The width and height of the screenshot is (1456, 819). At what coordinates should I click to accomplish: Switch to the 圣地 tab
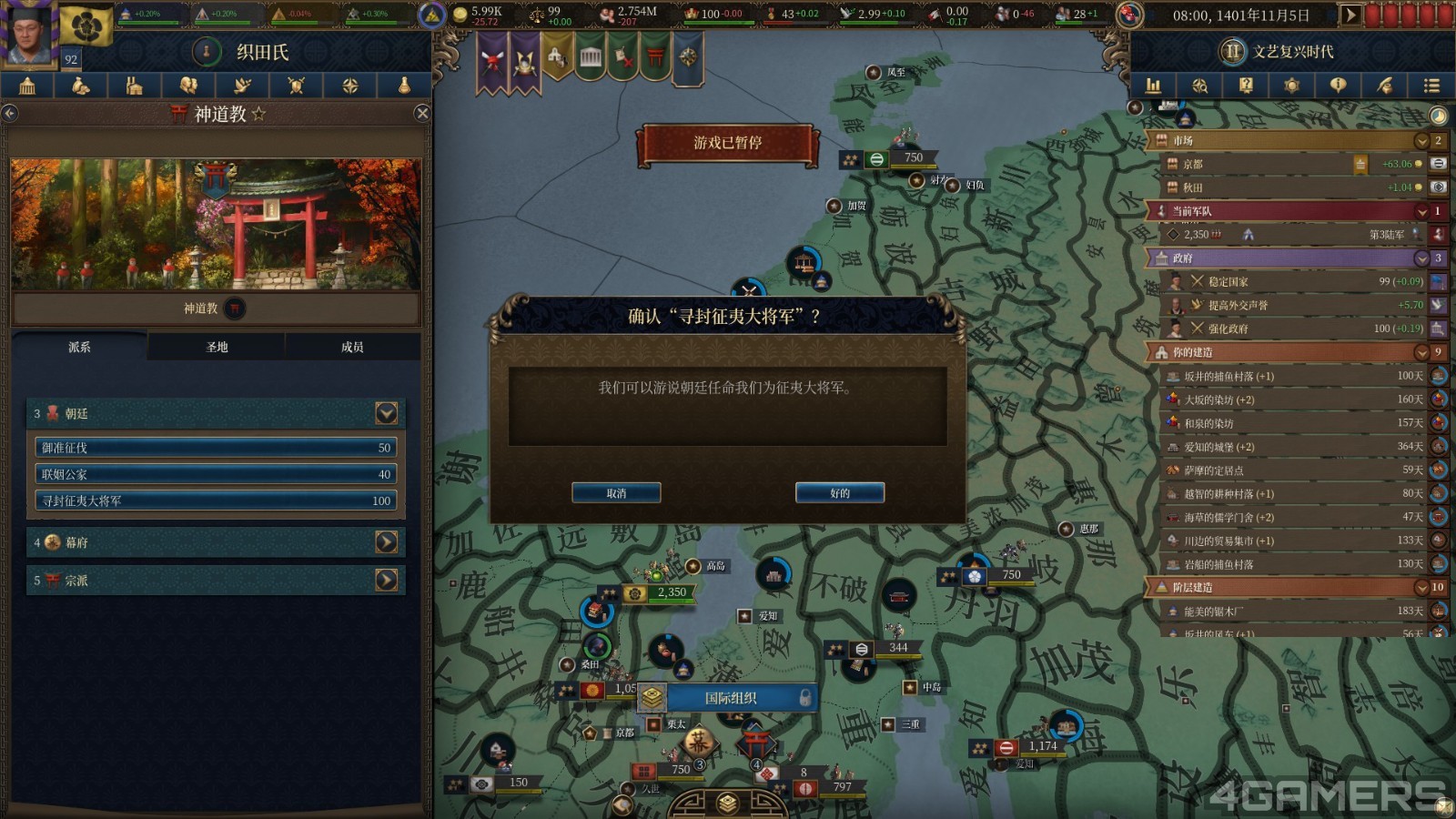[x=217, y=347]
